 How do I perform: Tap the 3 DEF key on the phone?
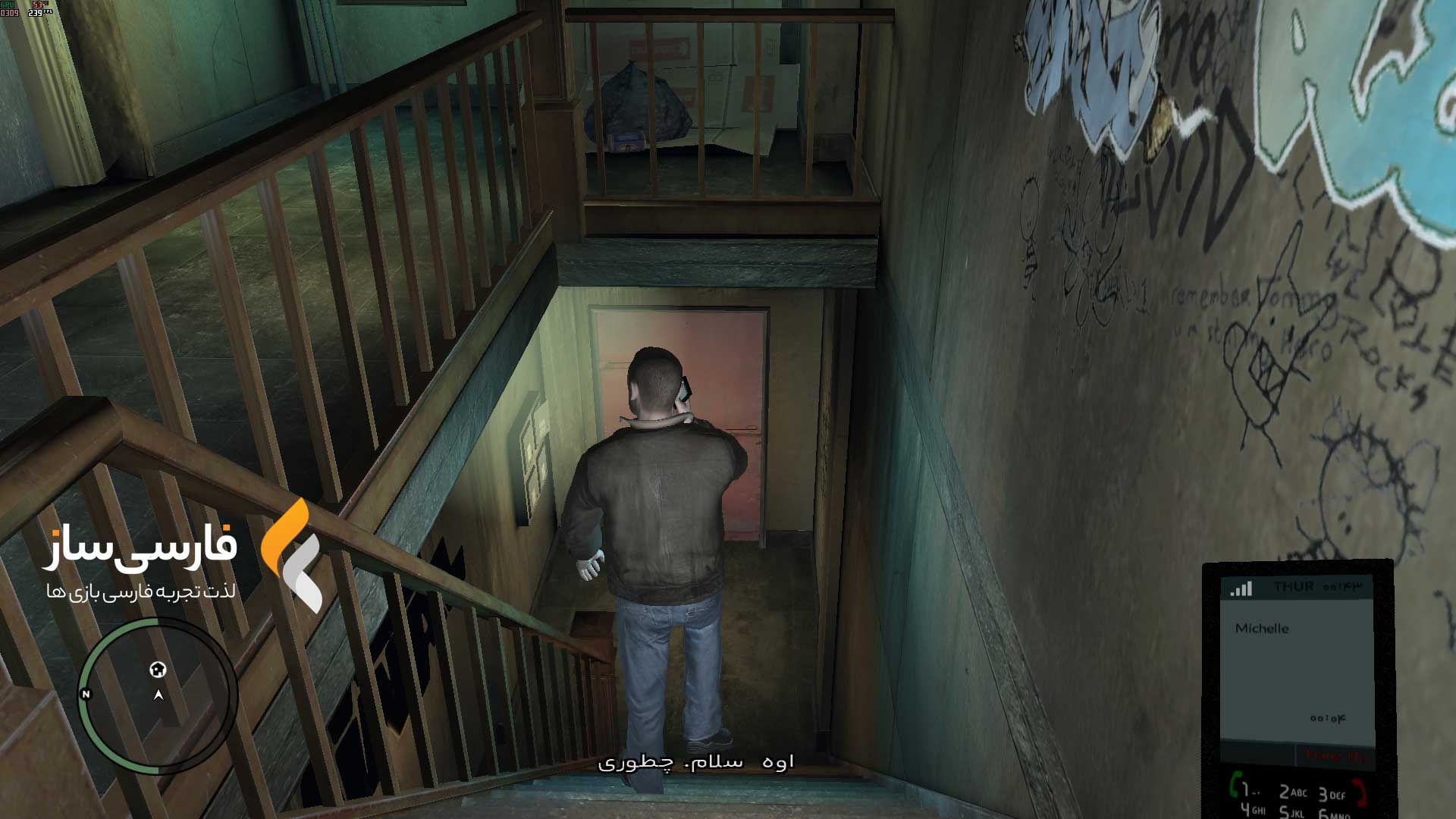point(1331,794)
